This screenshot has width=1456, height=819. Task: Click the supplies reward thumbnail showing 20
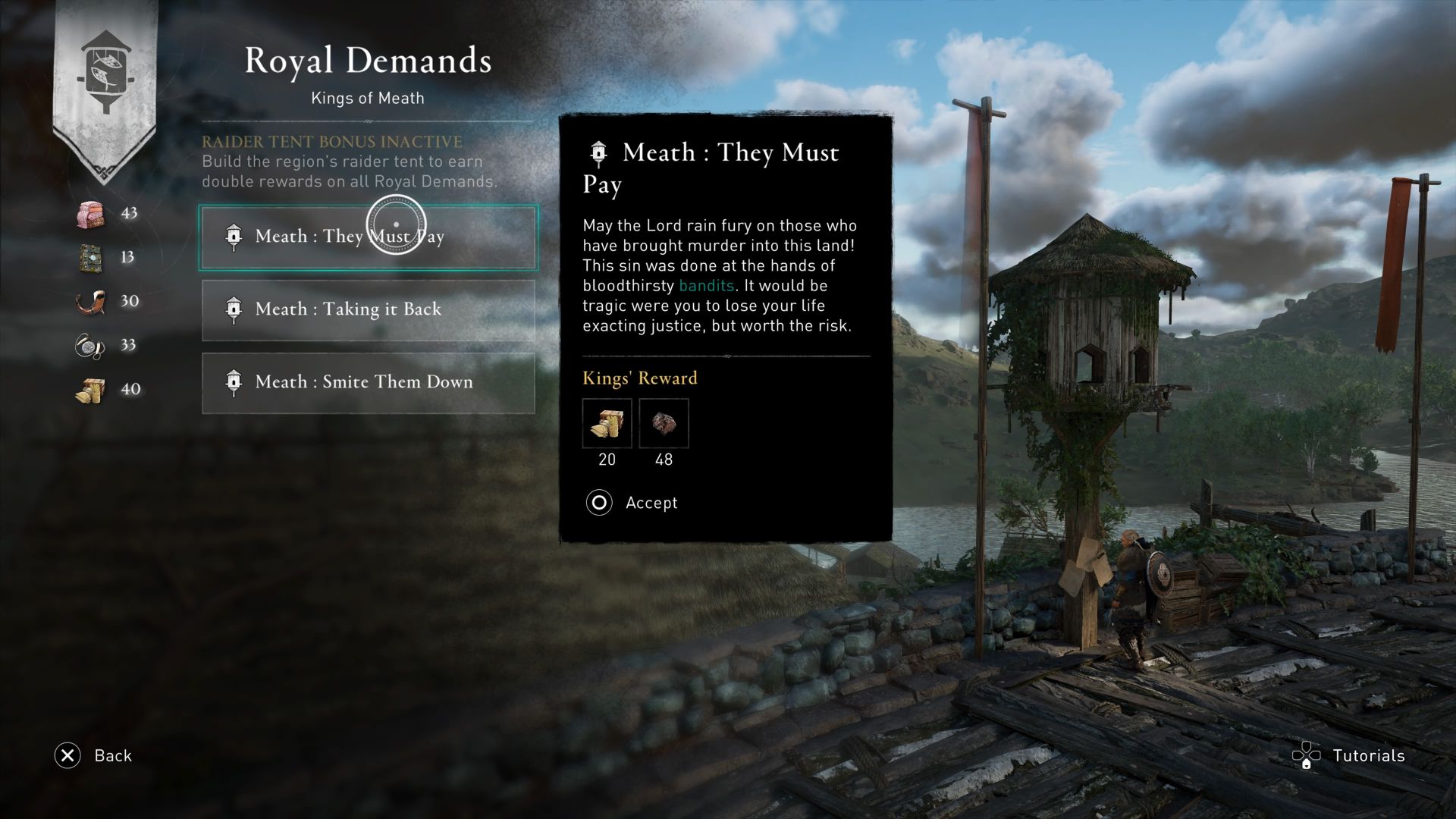[607, 423]
